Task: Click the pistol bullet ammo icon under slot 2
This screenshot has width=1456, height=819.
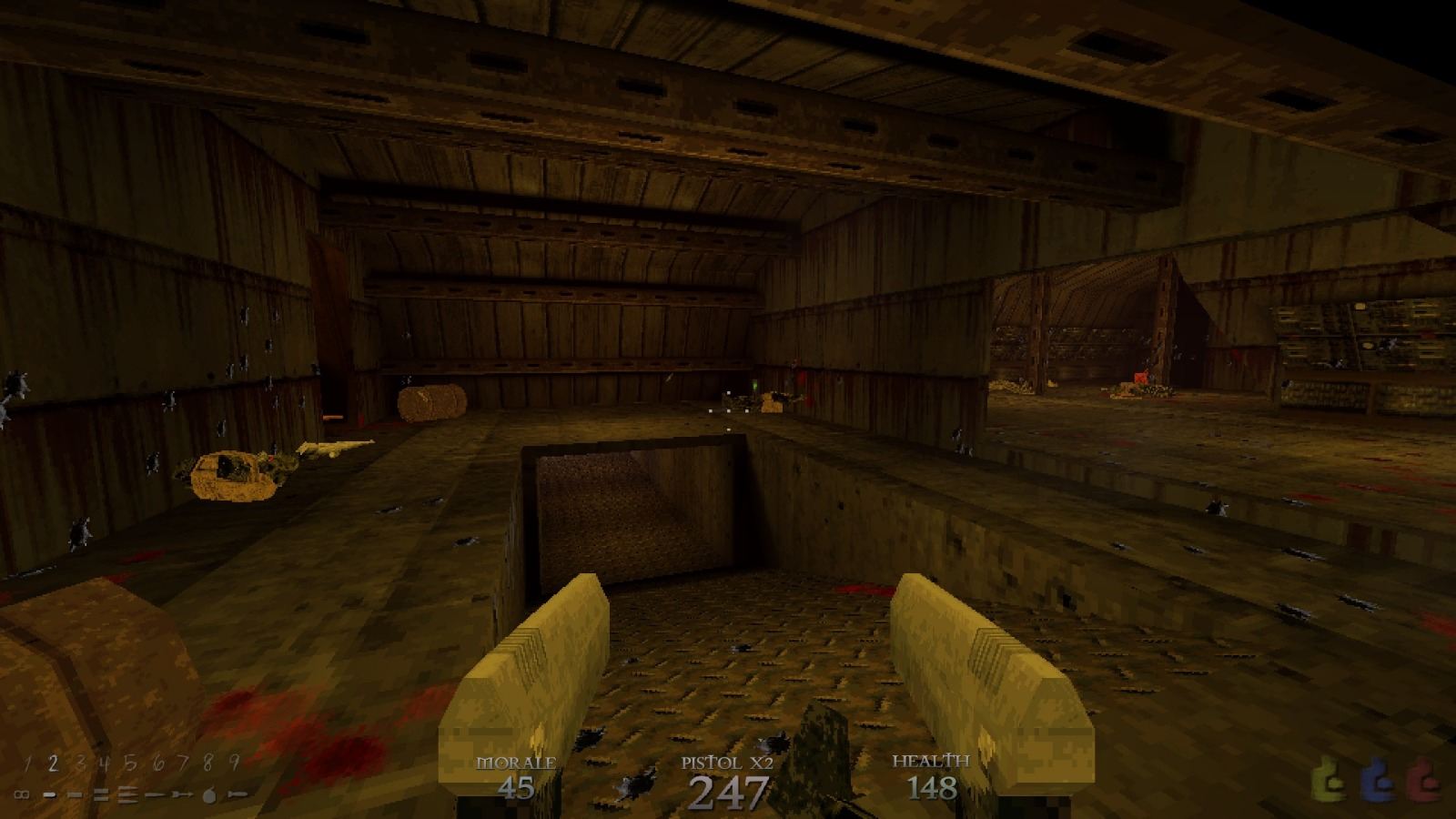Action: 50,794
